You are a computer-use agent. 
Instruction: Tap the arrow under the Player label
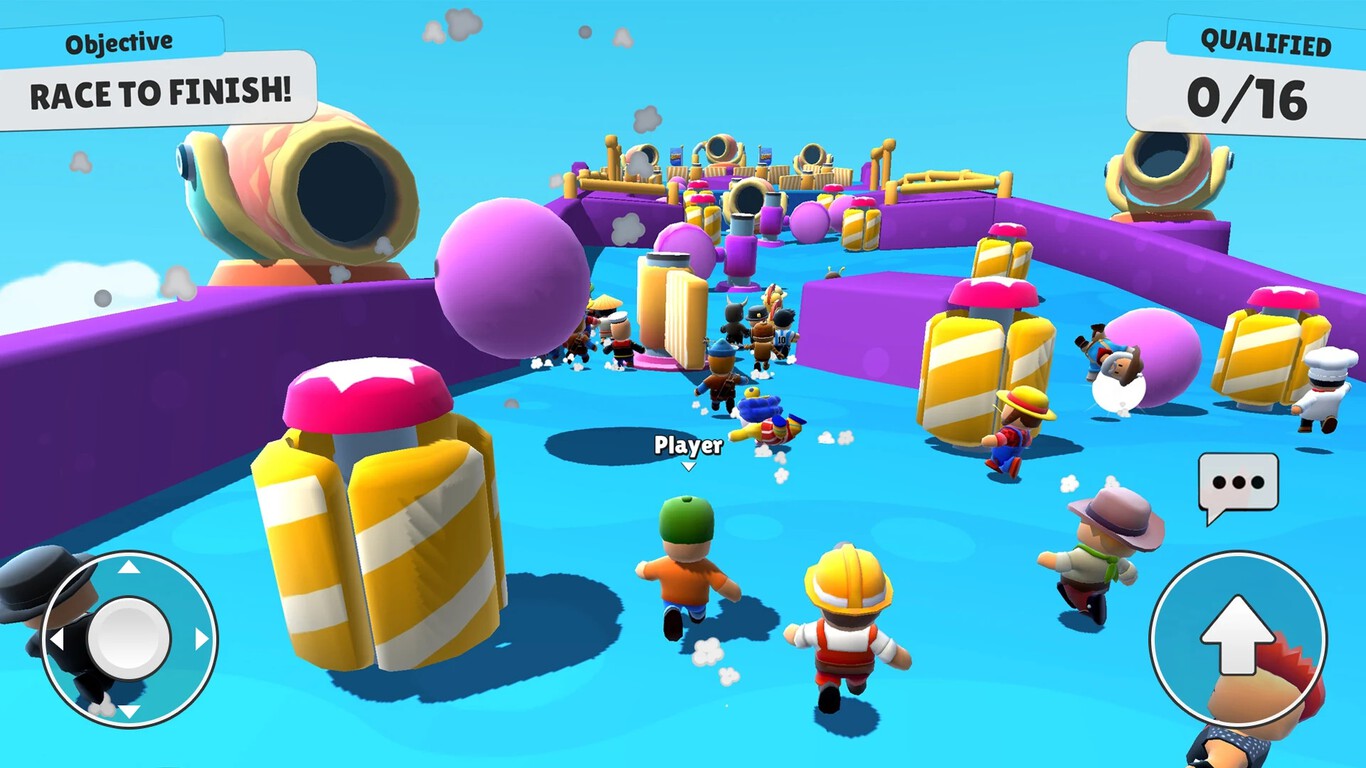click(687, 464)
